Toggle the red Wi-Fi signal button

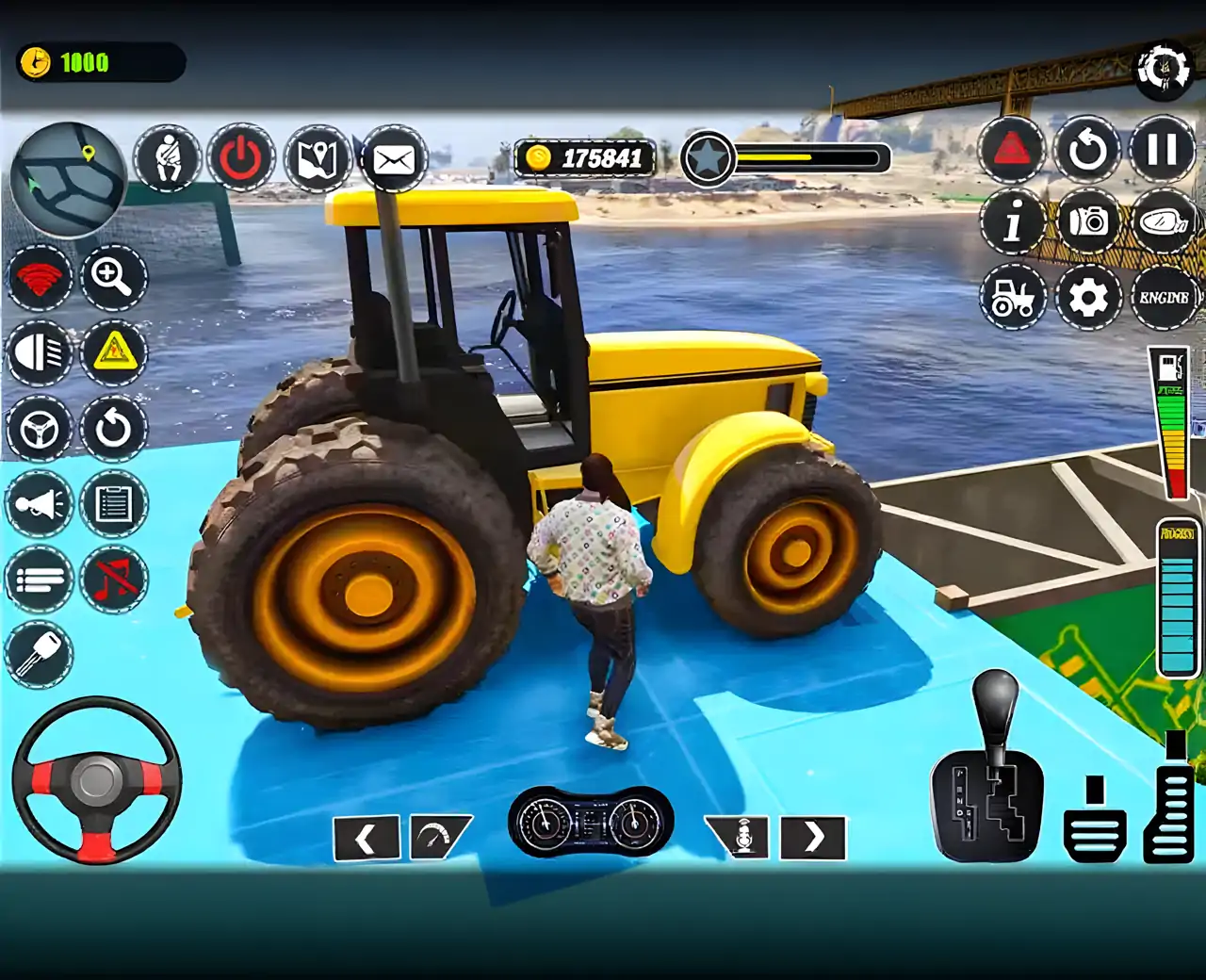click(x=40, y=278)
